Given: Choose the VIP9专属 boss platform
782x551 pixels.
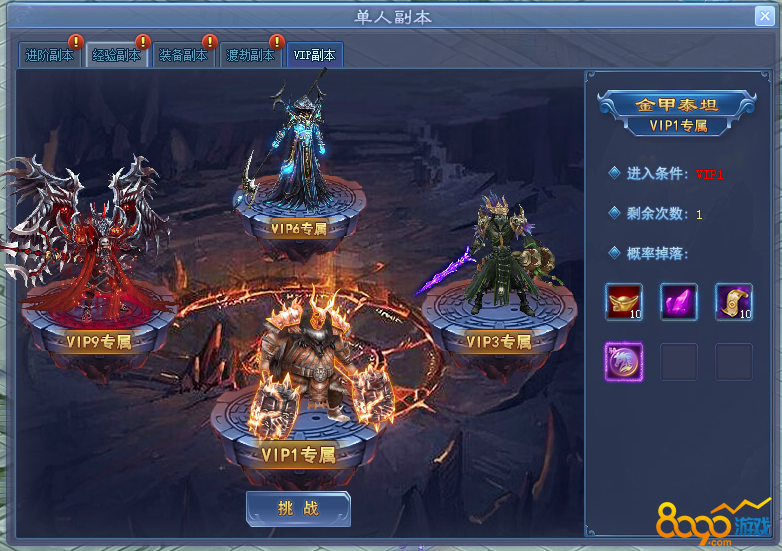Looking at the screenshot, I should 99,341.
